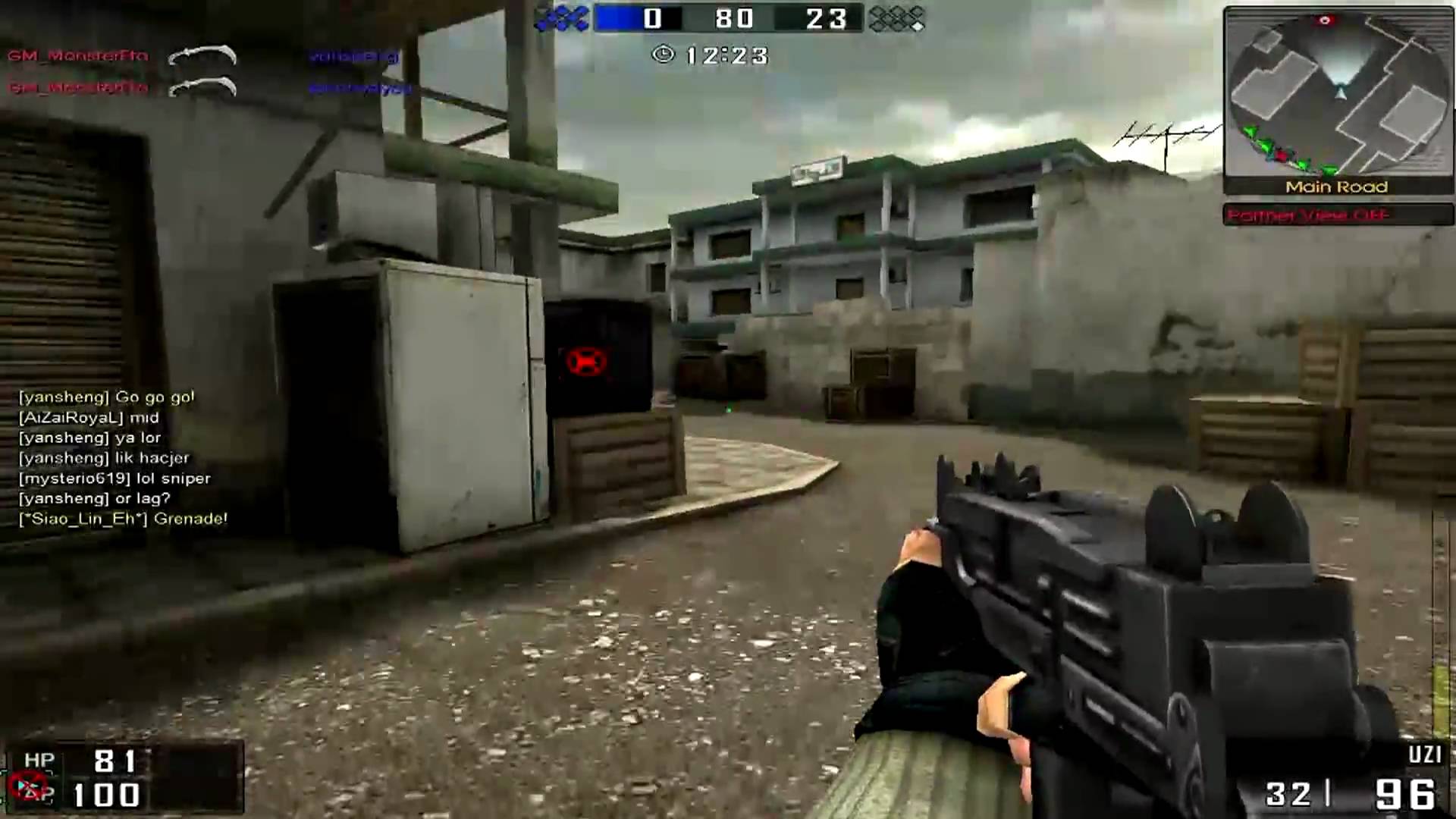Click the clock icon next to match timer

[x=665, y=55]
